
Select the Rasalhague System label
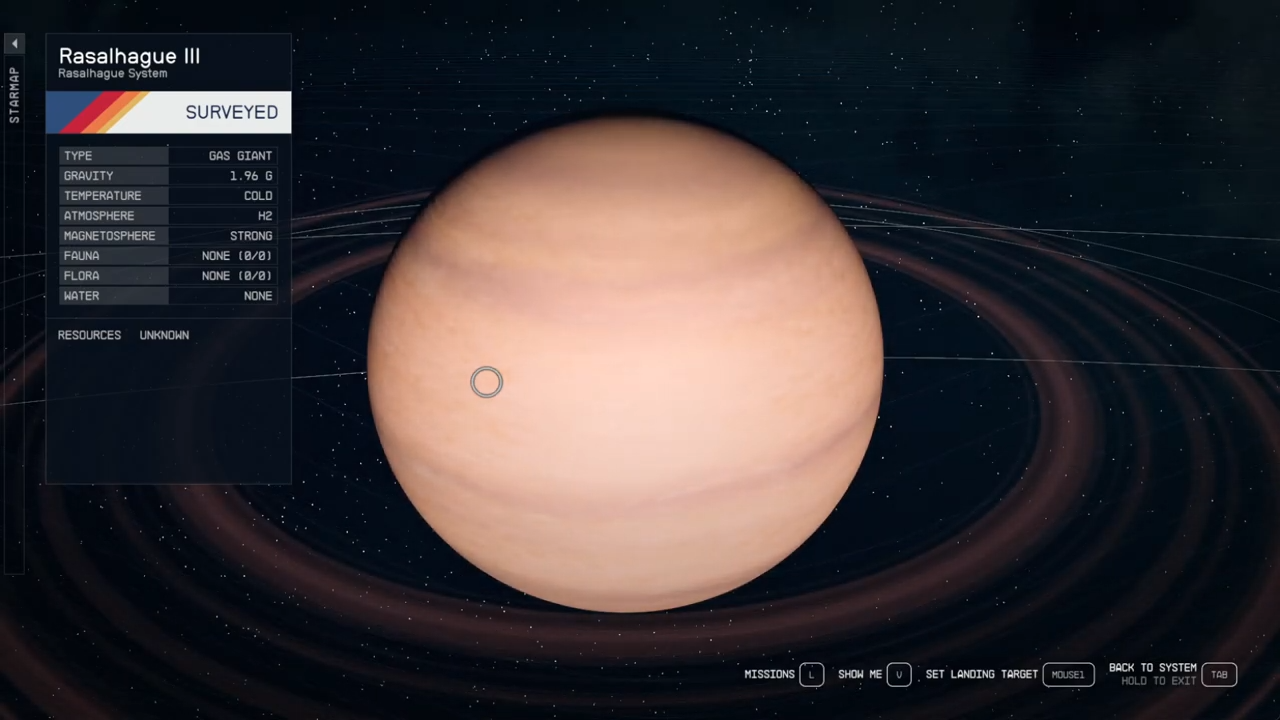click(112, 73)
